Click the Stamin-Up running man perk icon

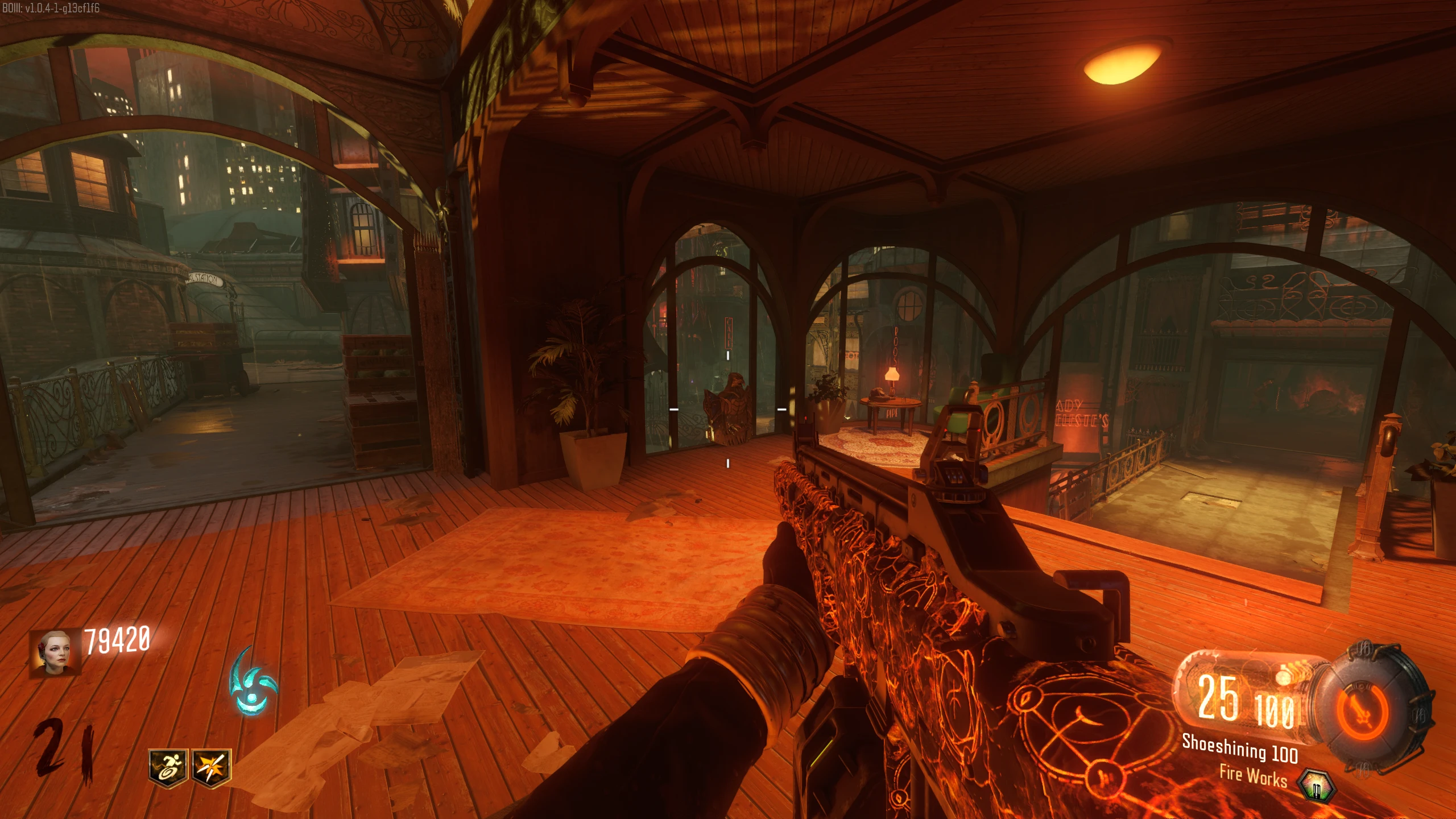pyautogui.click(x=167, y=768)
